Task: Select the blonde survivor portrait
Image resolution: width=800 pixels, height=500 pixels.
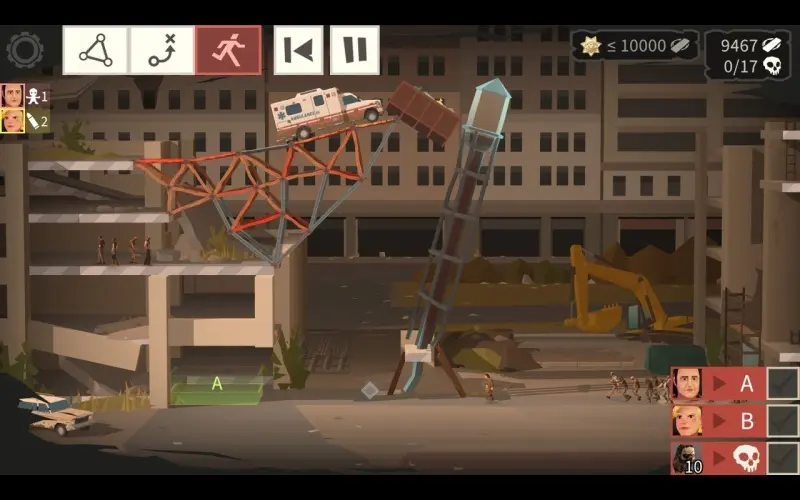Action: pyautogui.click(x=13, y=121)
